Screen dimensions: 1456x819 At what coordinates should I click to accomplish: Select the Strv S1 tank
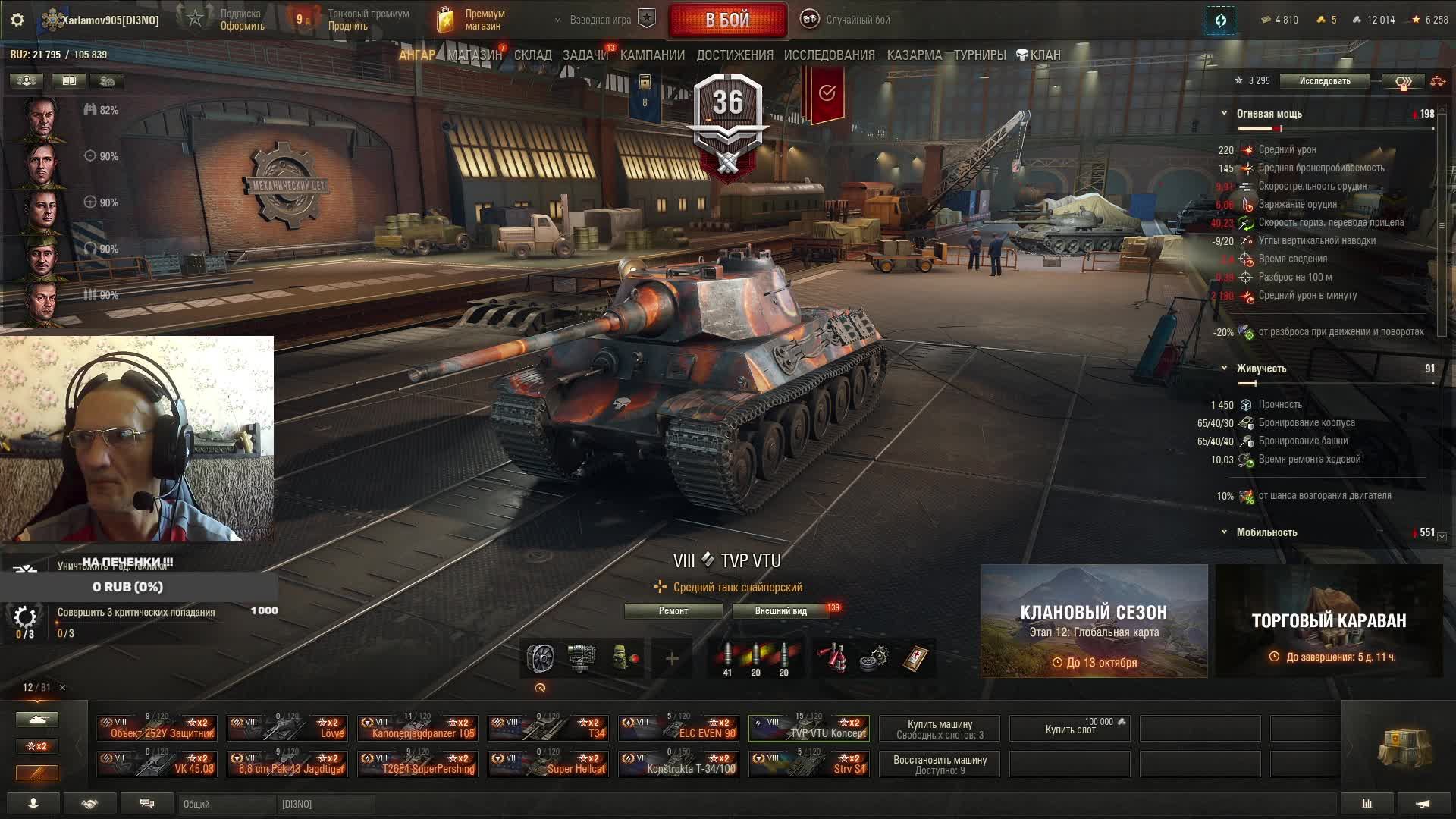coord(809,764)
